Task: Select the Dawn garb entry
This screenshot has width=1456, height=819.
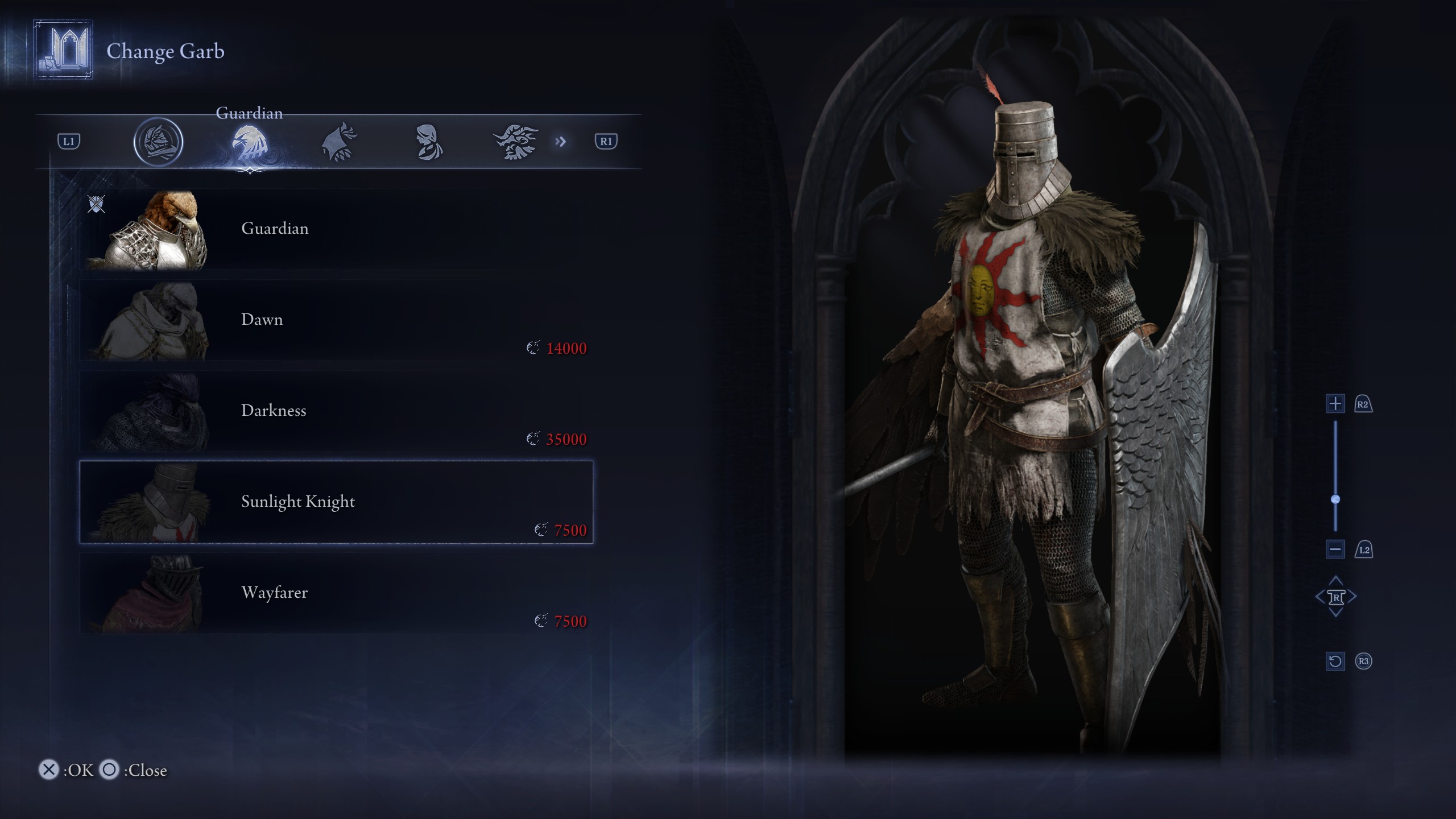Action: click(336, 320)
